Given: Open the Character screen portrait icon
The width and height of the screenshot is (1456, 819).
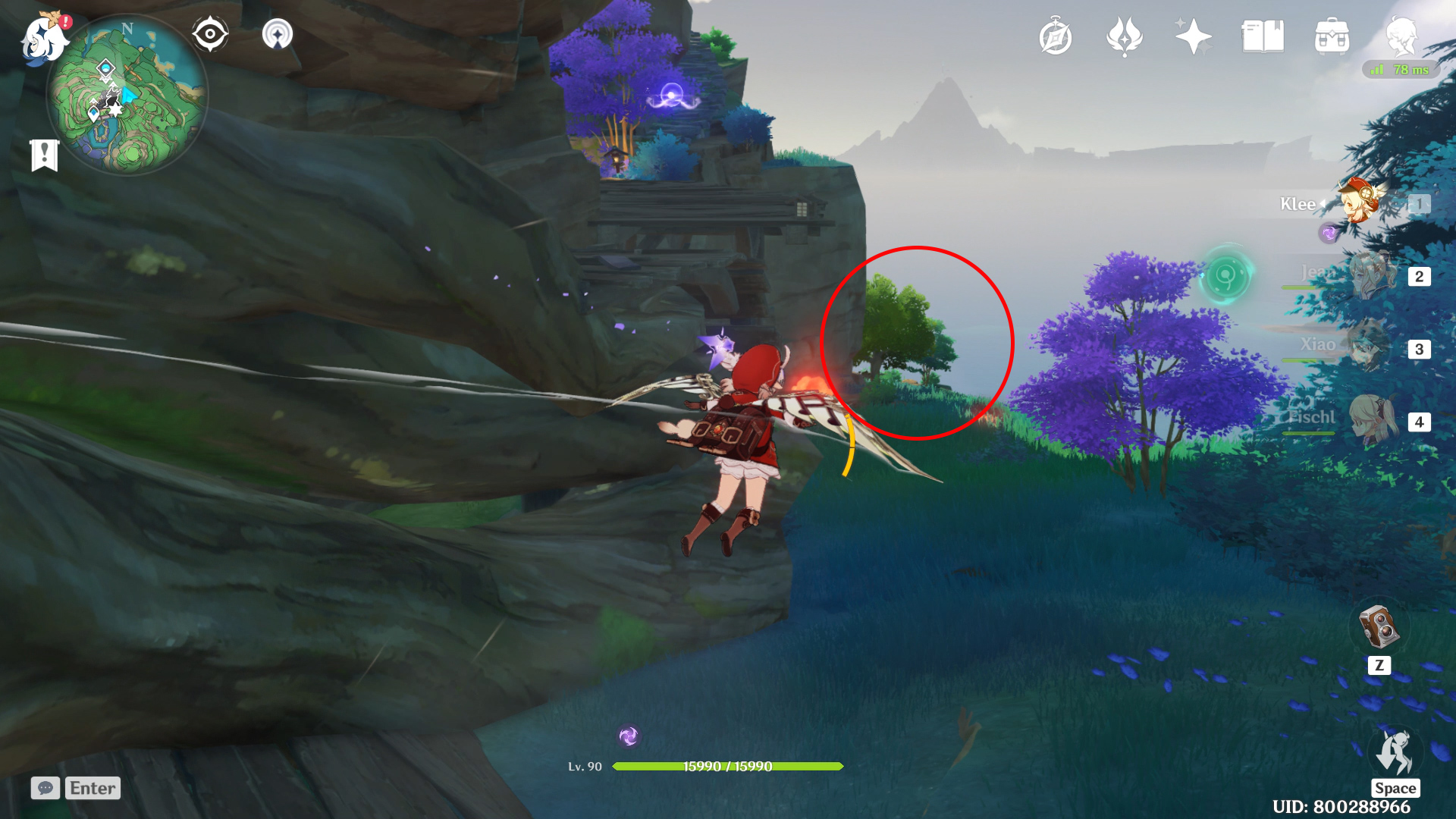Looking at the screenshot, I should (x=1403, y=37).
